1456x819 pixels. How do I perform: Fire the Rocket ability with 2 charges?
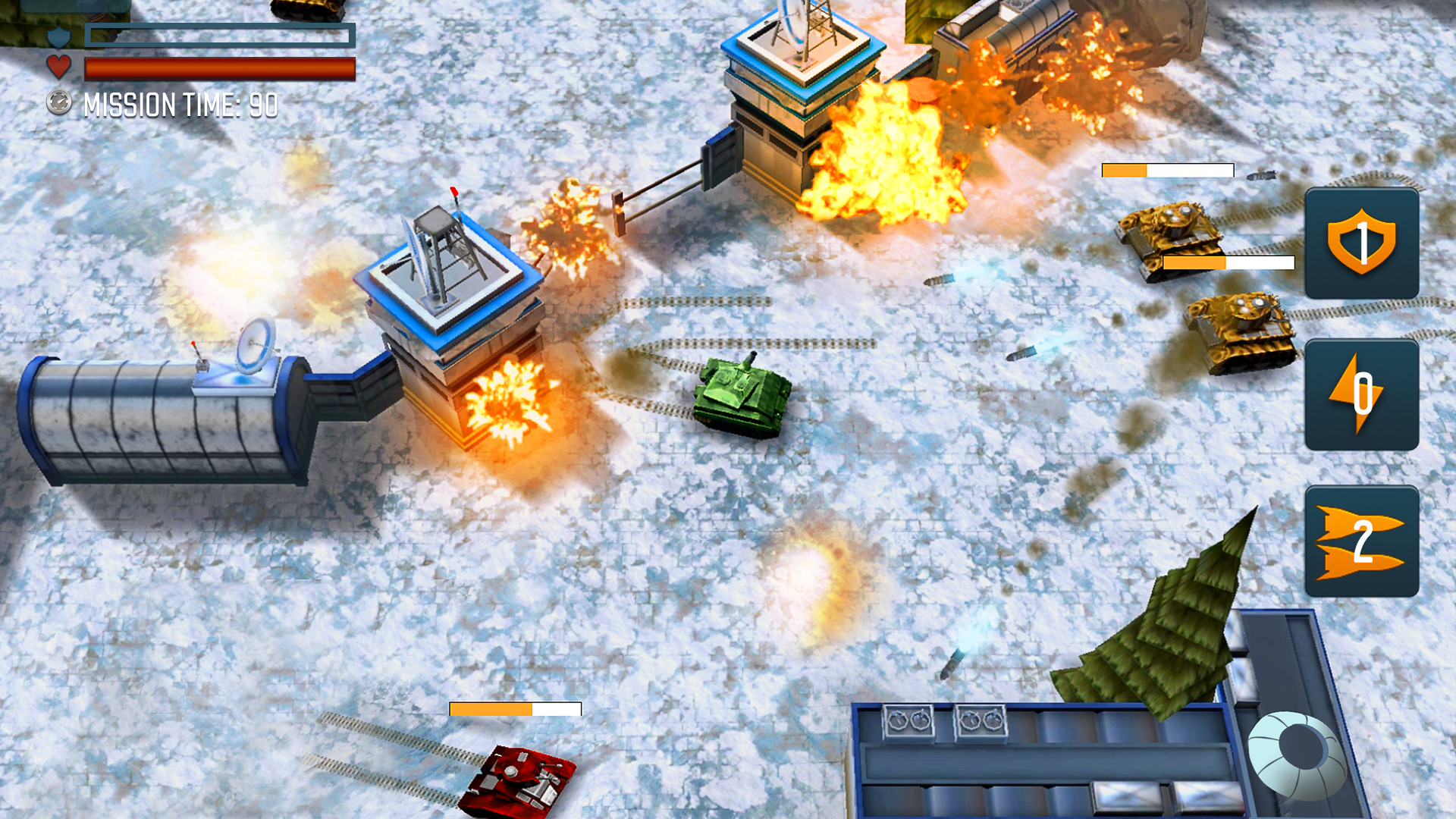pyautogui.click(x=1361, y=540)
